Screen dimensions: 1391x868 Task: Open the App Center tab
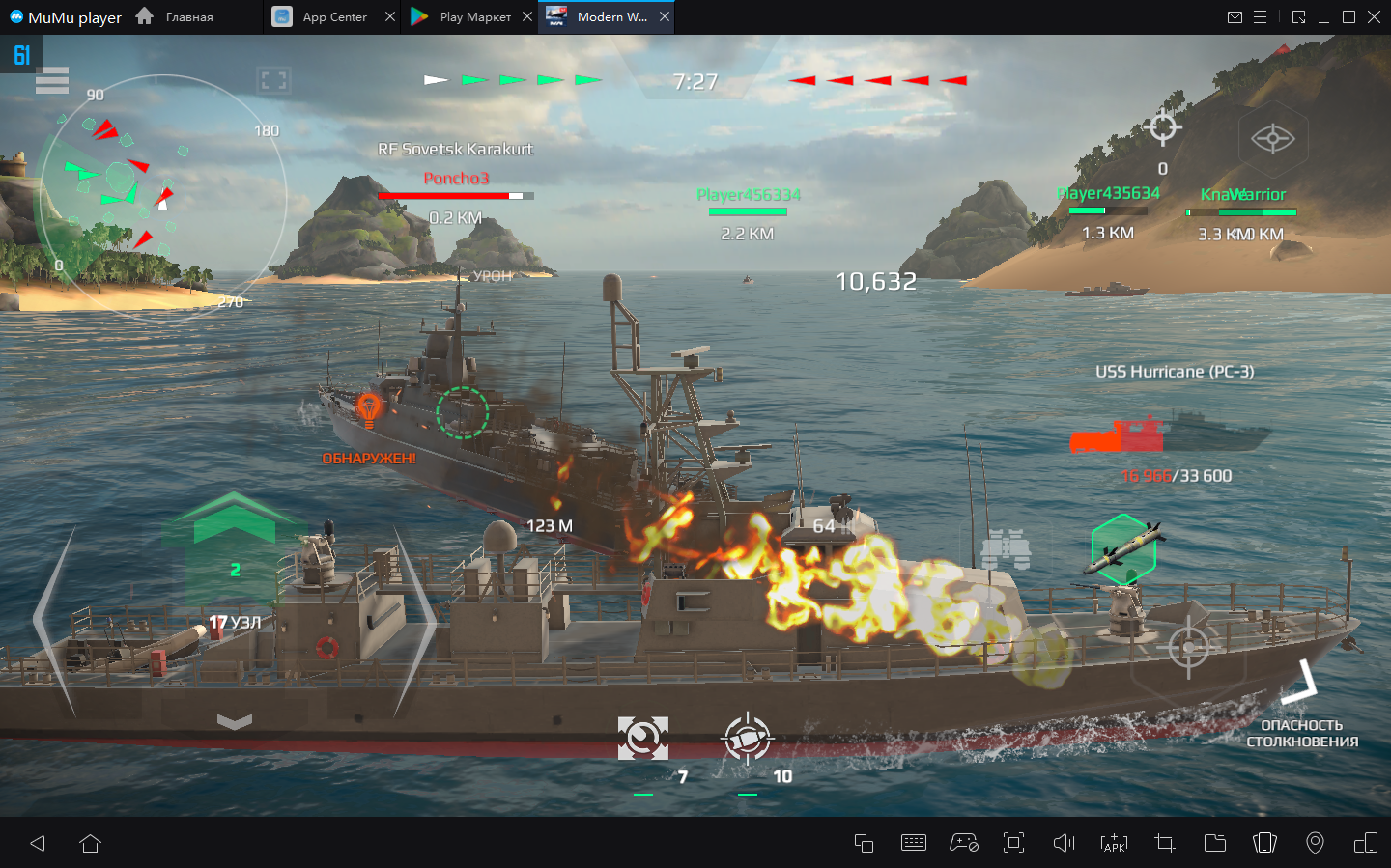click(x=333, y=17)
